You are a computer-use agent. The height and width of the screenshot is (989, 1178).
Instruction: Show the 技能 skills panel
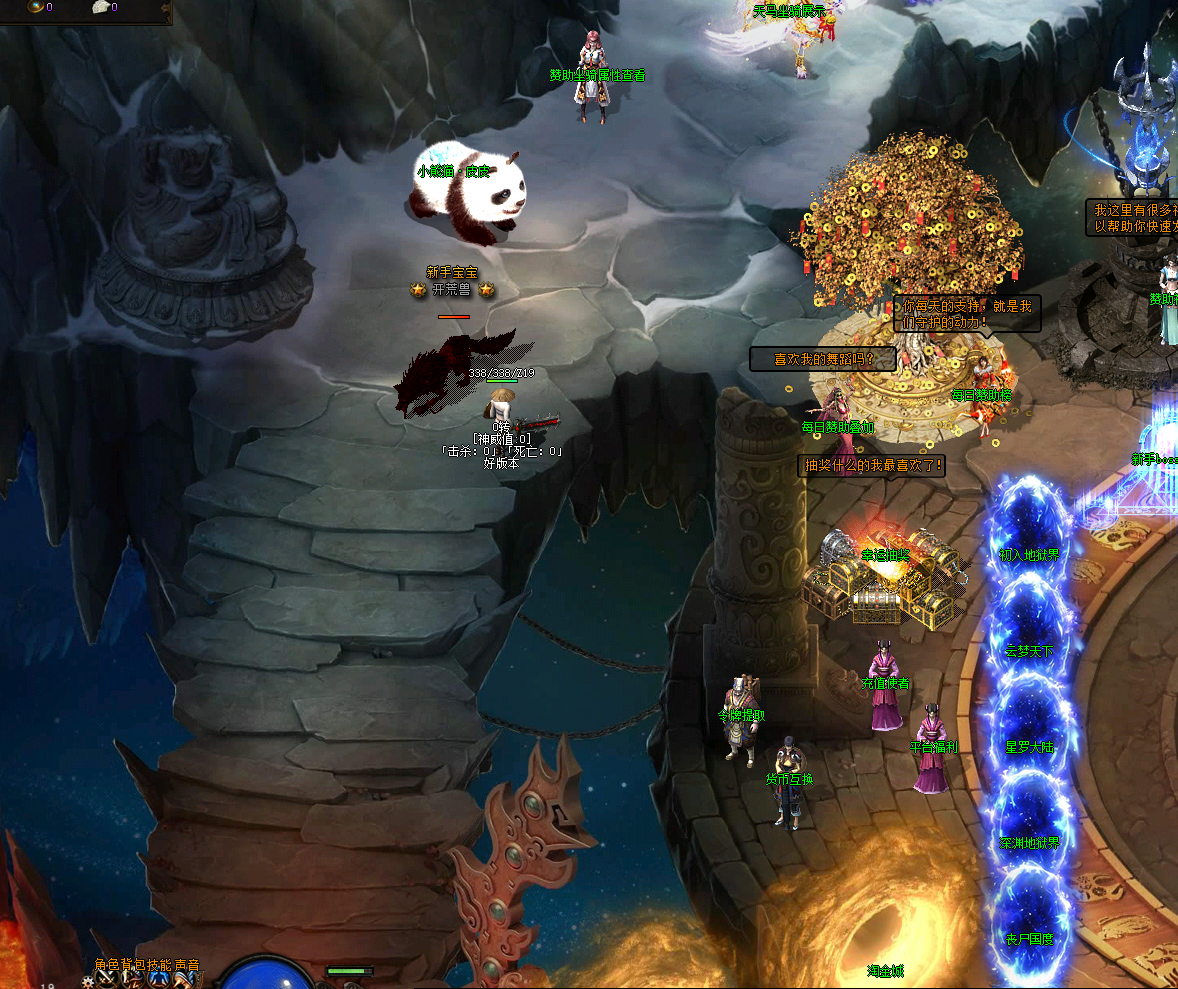click(x=160, y=966)
